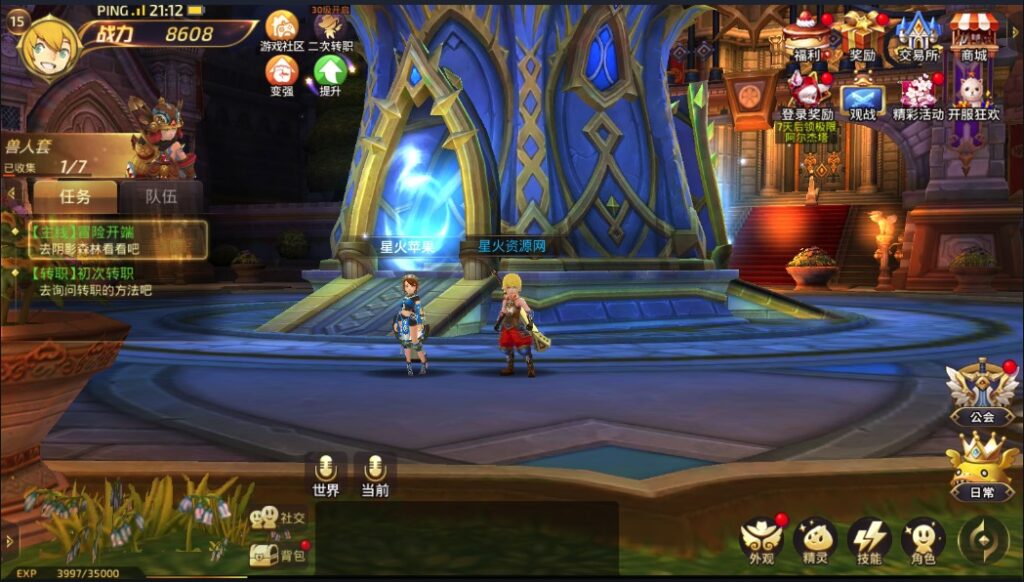Open 开服狂欢 server carnival icon

click(974, 95)
